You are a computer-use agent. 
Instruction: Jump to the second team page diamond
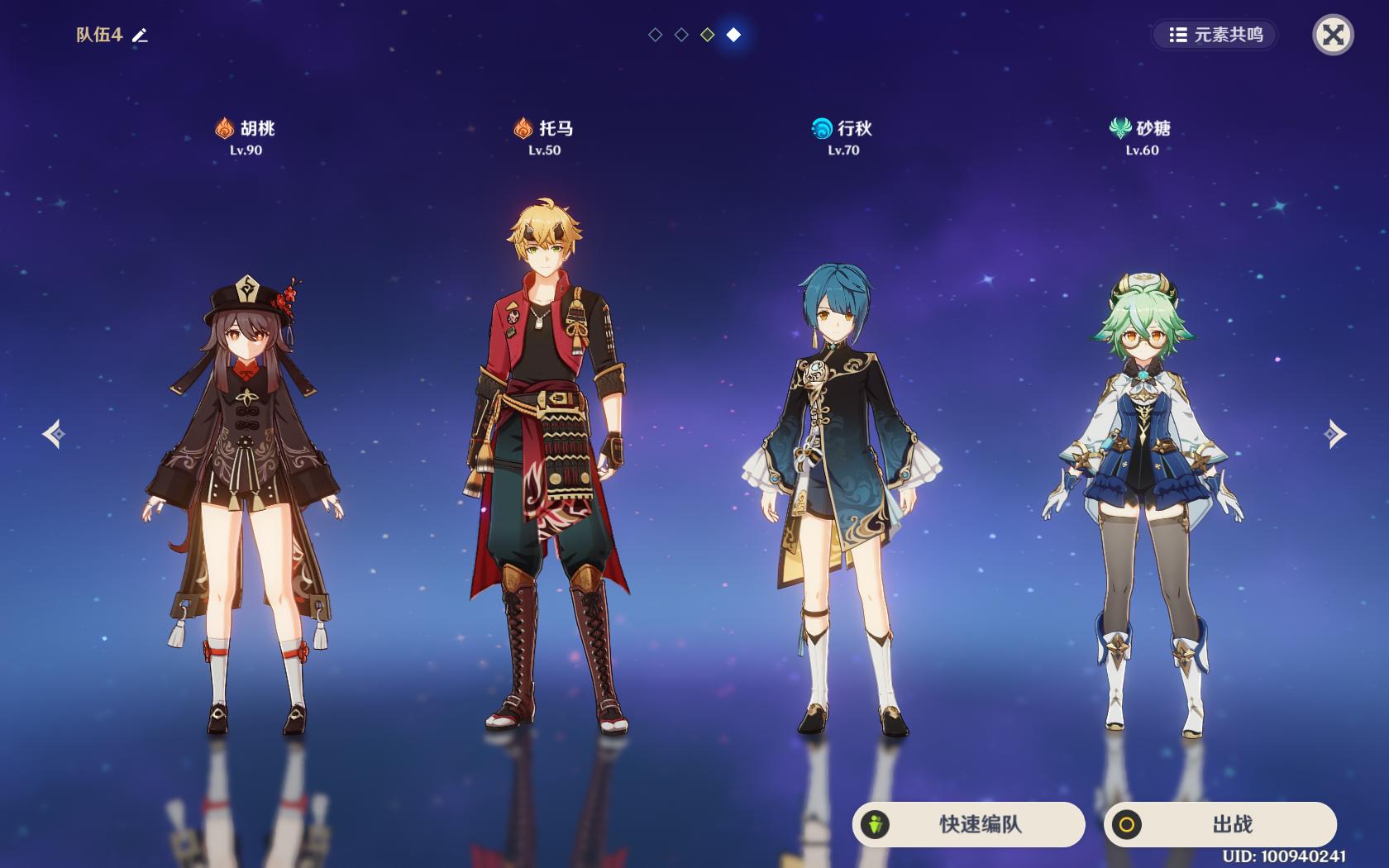tap(681, 35)
